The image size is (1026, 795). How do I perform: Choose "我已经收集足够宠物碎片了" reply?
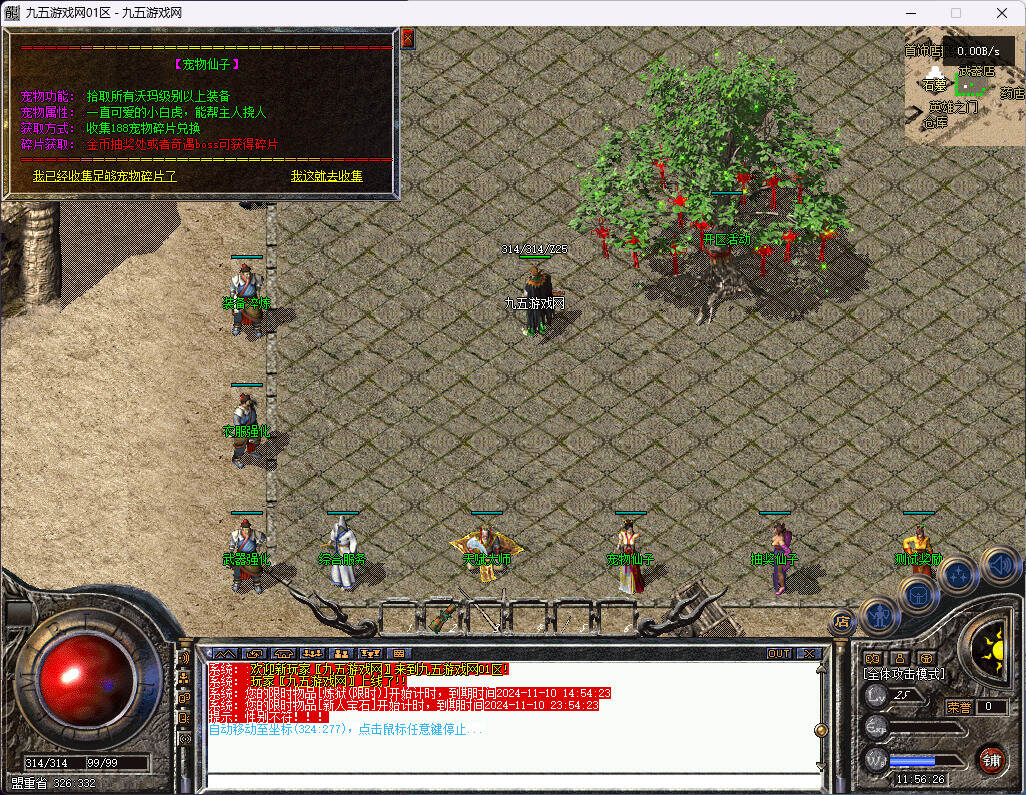coord(104,176)
